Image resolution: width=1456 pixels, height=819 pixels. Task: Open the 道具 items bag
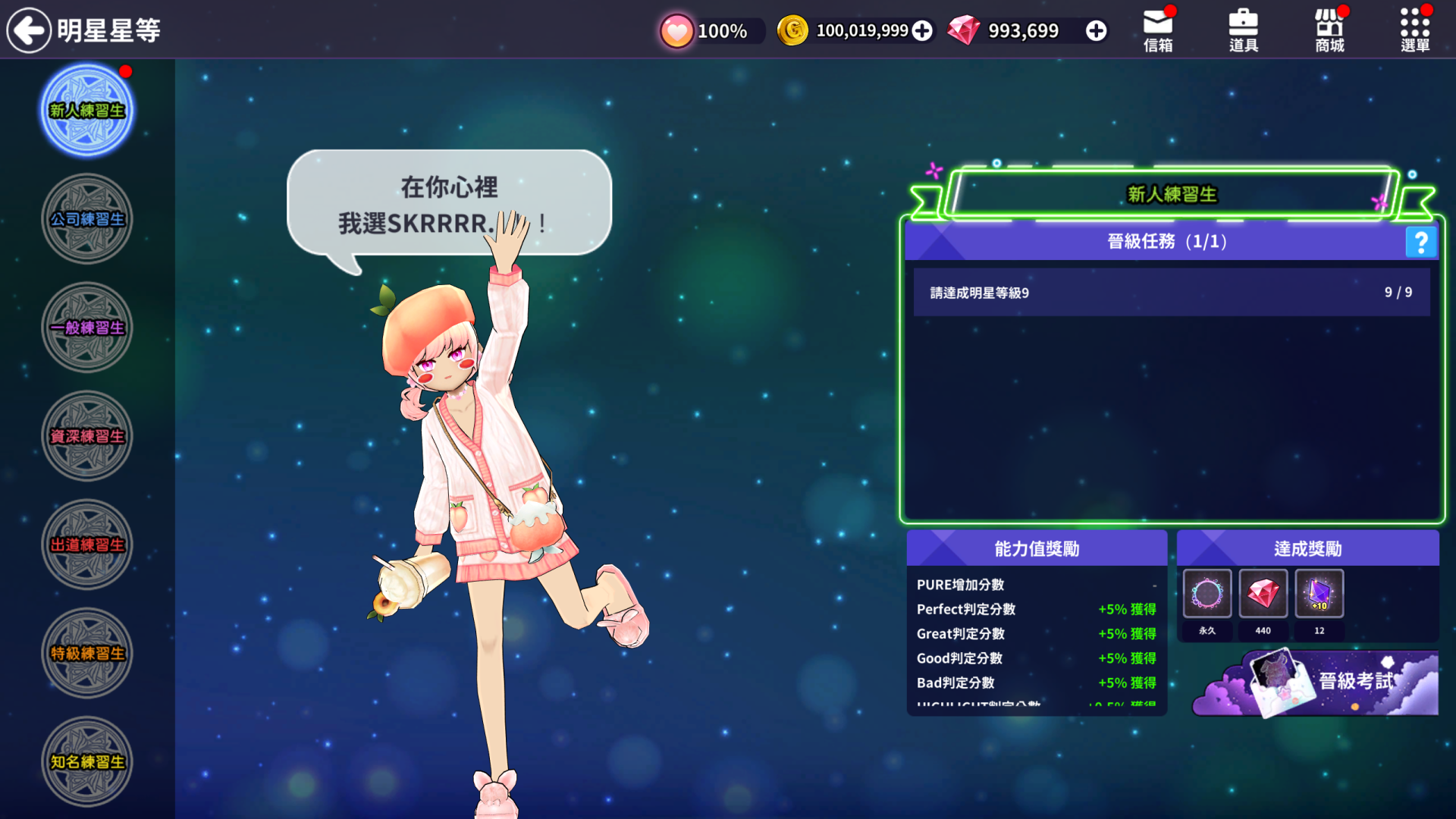pos(1244,30)
